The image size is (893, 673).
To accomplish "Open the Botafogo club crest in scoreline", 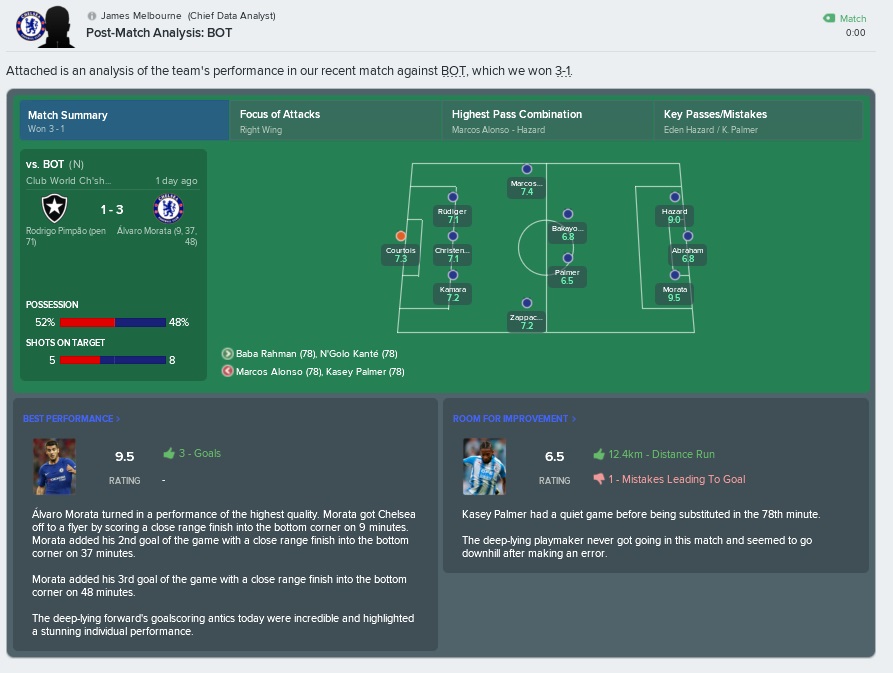I will [53, 208].
